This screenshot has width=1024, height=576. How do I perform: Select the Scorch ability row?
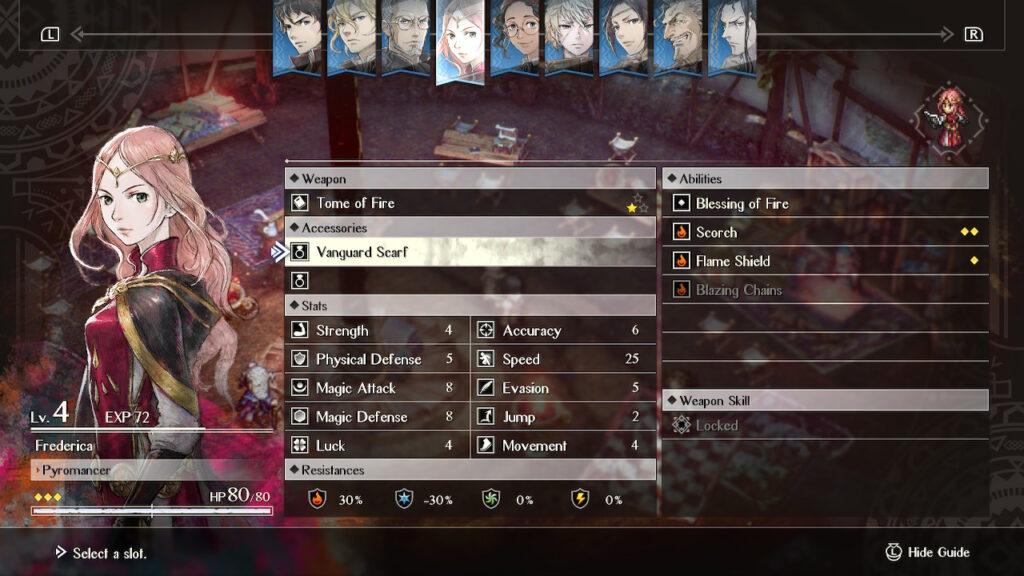825,232
